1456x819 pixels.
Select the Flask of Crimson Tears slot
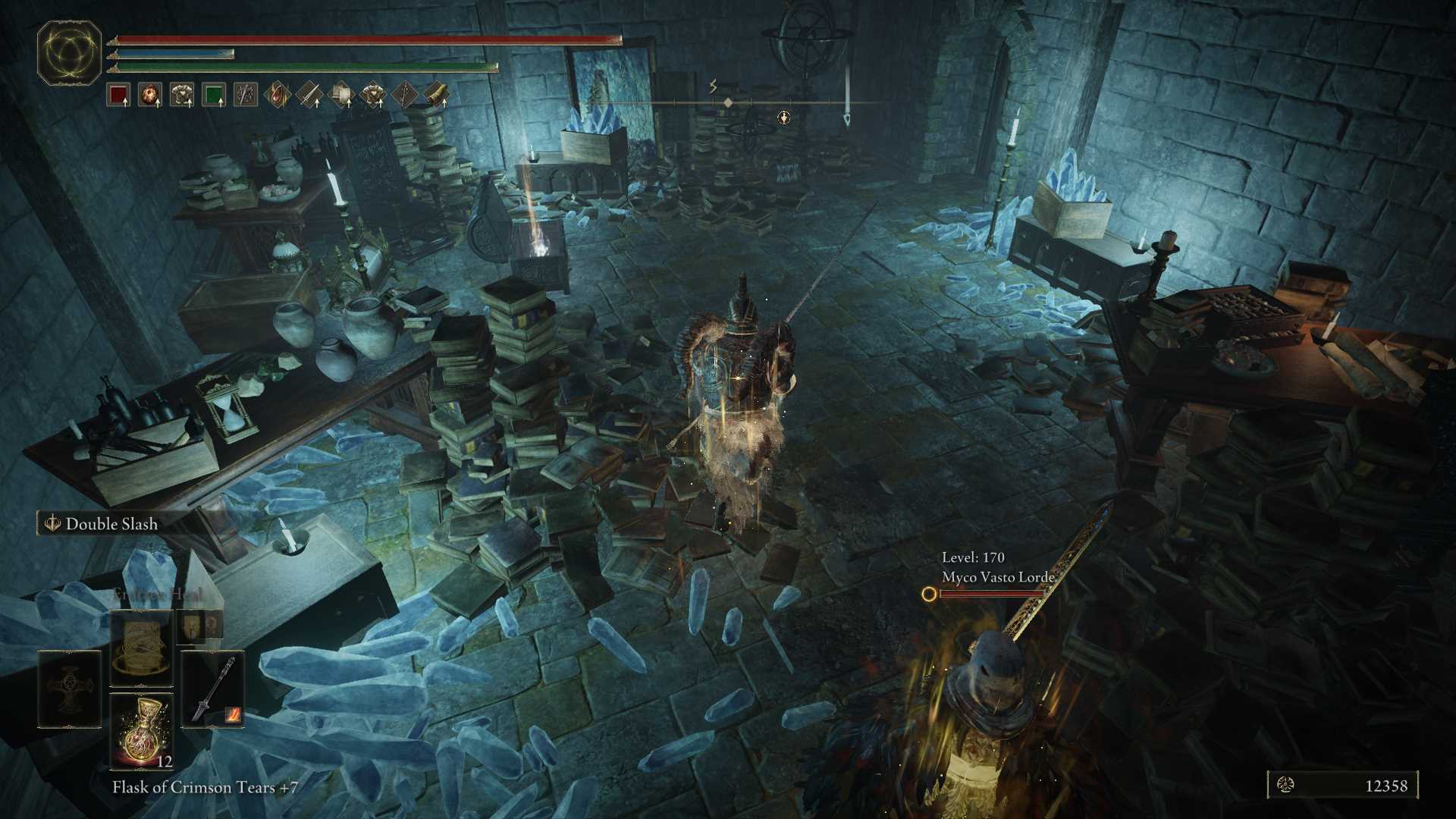click(142, 730)
